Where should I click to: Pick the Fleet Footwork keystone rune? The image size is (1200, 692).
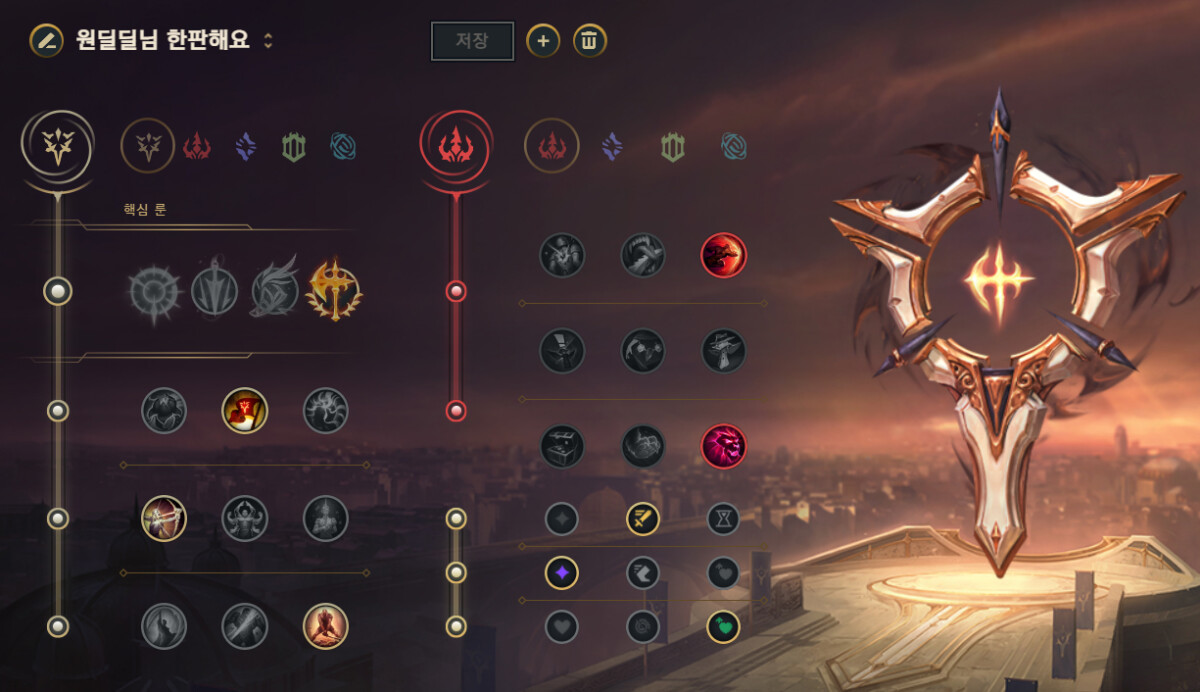coord(275,291)
